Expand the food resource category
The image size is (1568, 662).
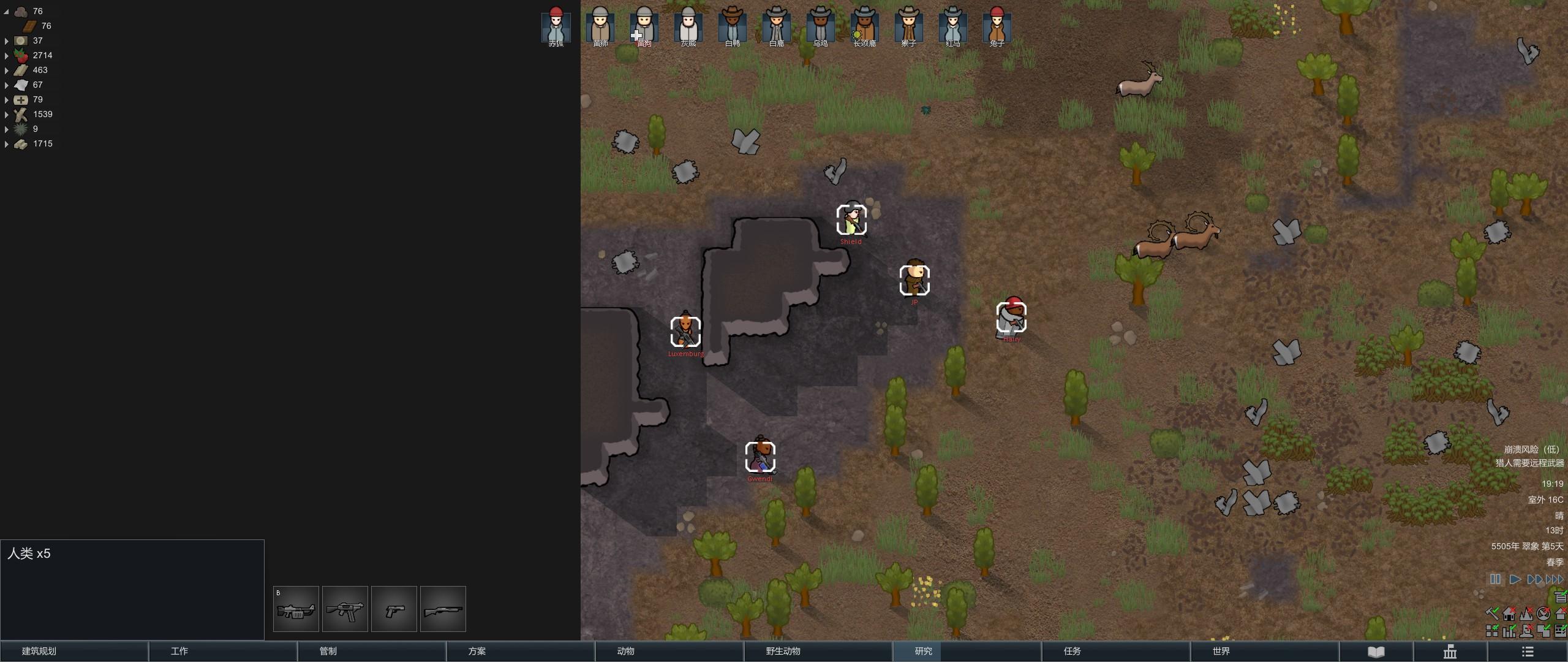(x=7, y=56)
